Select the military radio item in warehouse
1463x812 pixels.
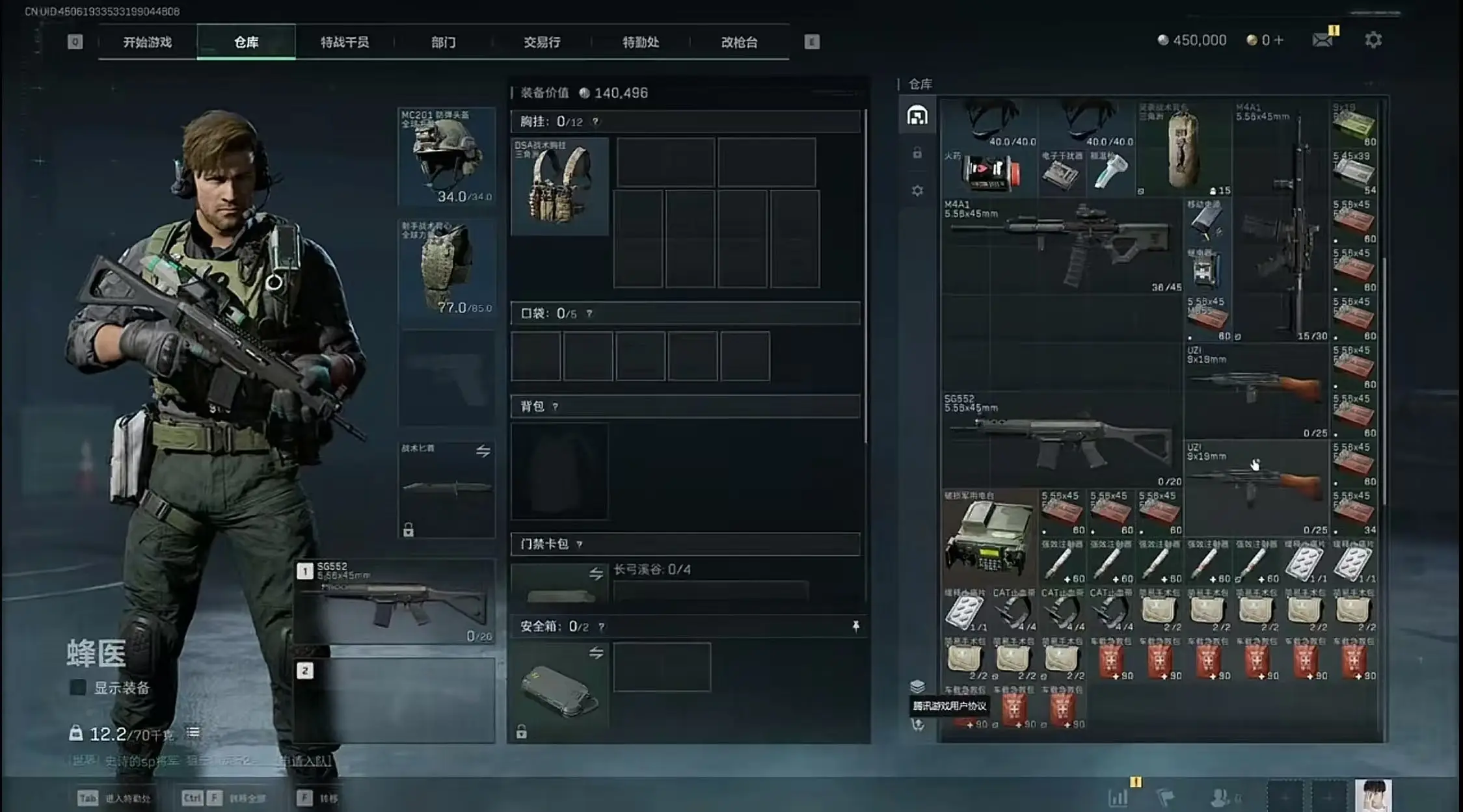click(988, 536)
